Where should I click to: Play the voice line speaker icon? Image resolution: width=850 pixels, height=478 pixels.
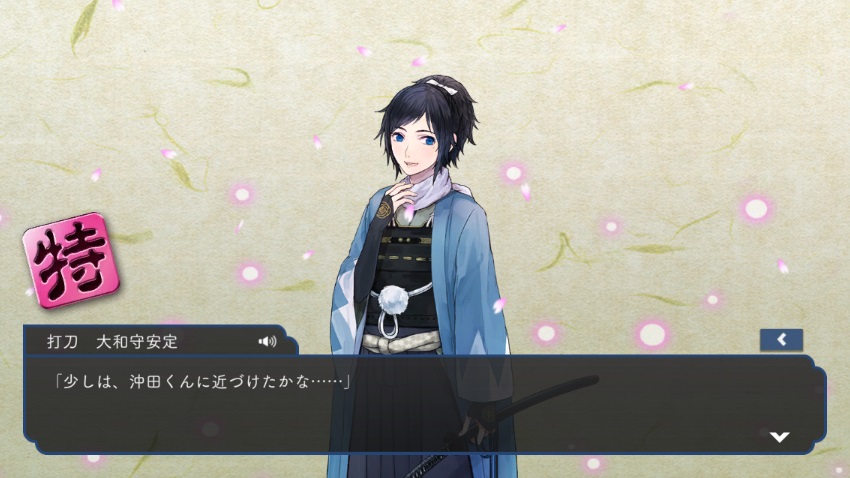pos(267,341)
